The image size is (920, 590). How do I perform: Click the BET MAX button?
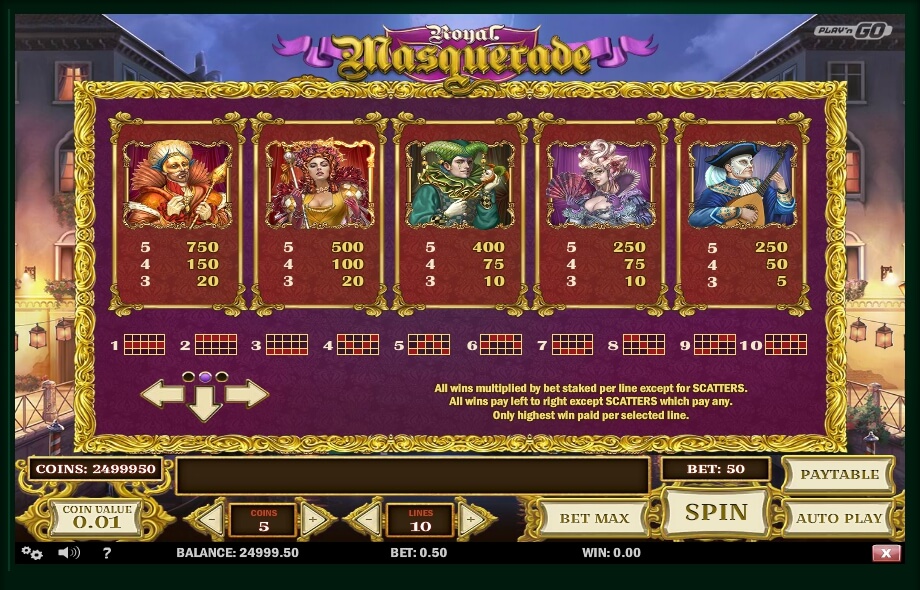(x=594, y=518)
